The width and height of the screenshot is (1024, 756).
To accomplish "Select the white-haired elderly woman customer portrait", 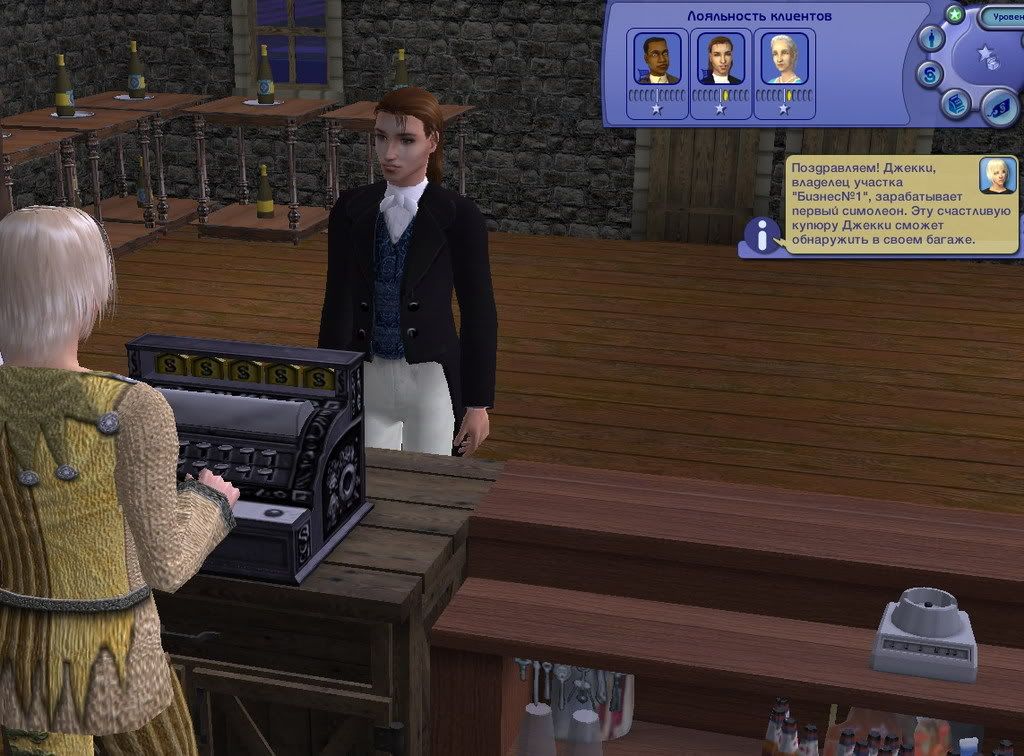I will click(783, 60).
